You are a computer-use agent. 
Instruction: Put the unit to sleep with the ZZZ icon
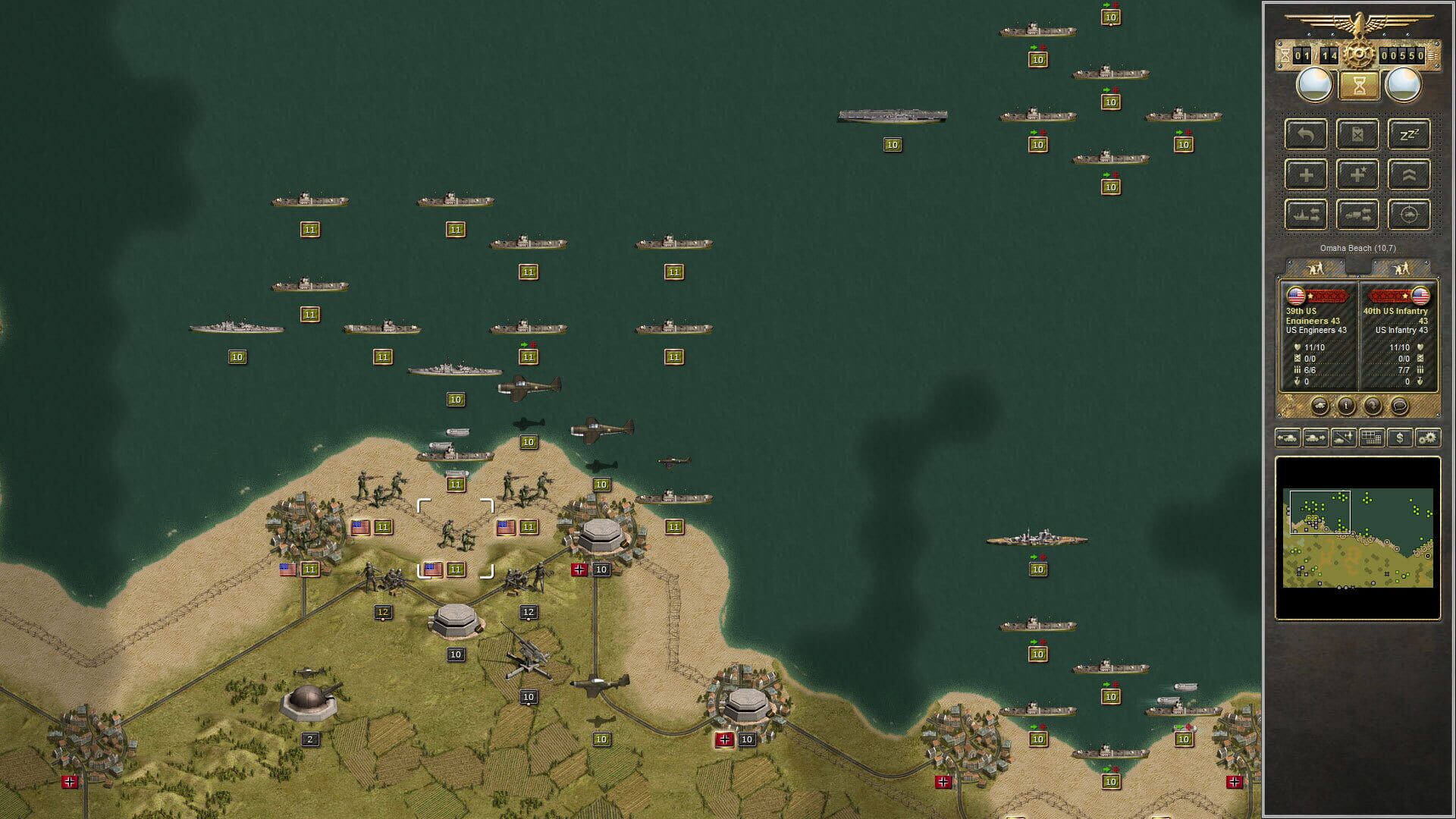click(1409, 135)
